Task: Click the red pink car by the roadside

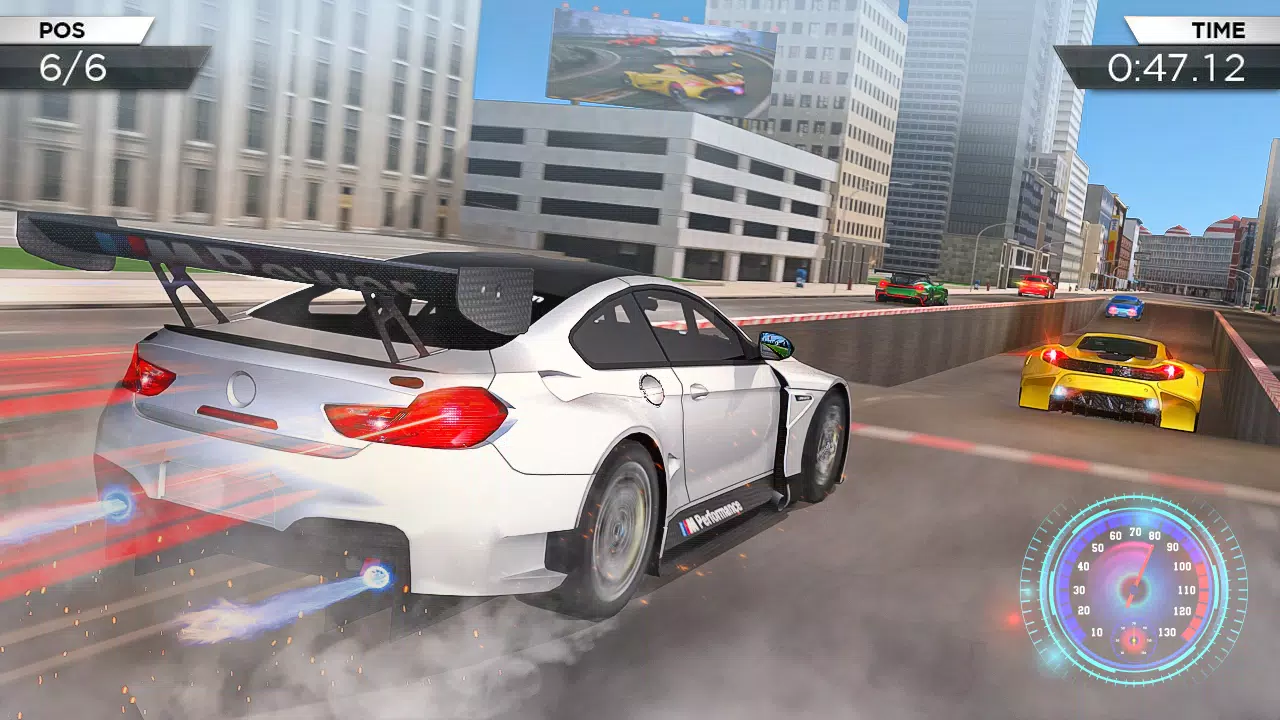Action: pos(1035,287)
